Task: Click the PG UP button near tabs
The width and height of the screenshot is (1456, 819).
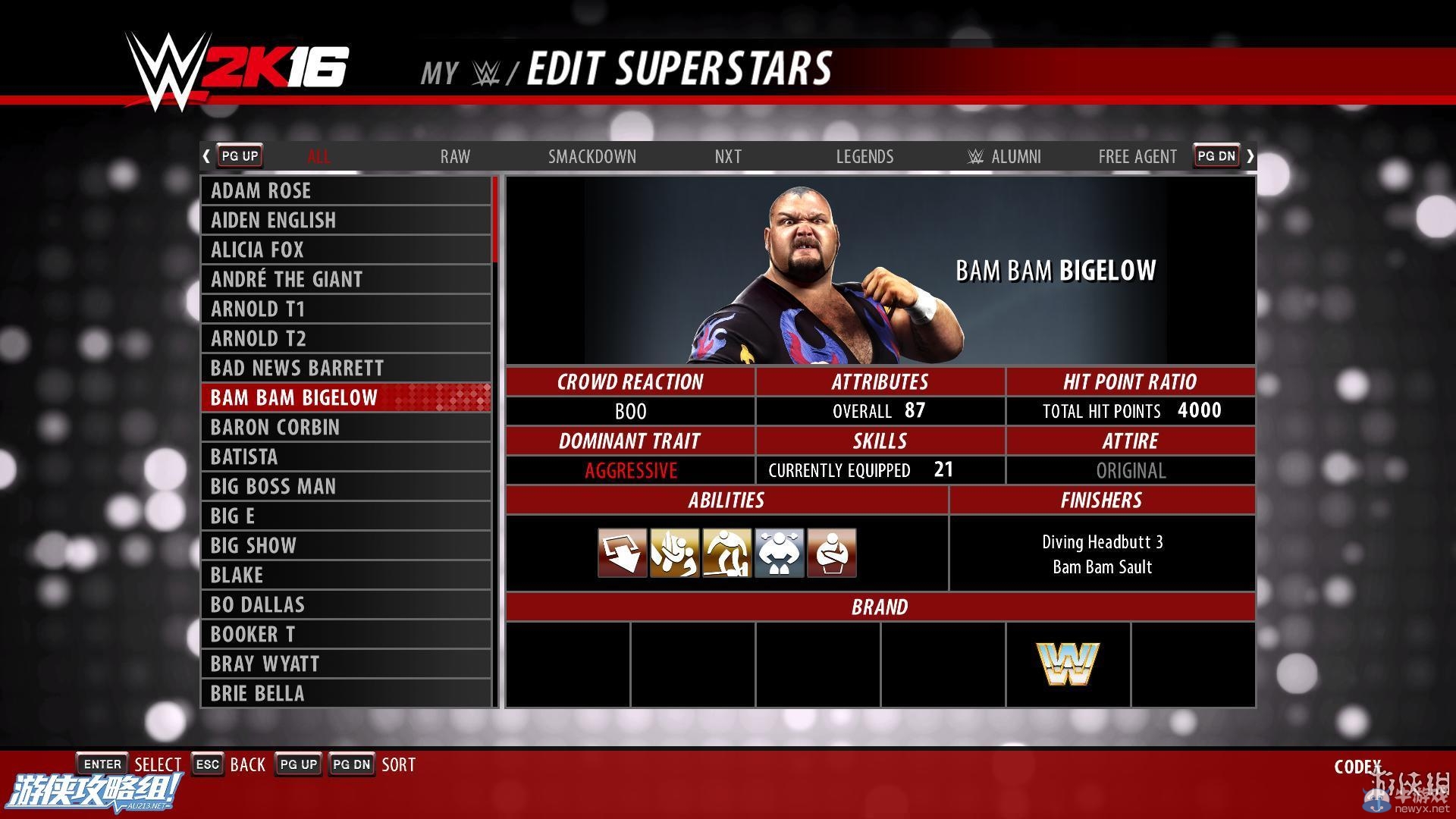Action: tap(239, 155)
